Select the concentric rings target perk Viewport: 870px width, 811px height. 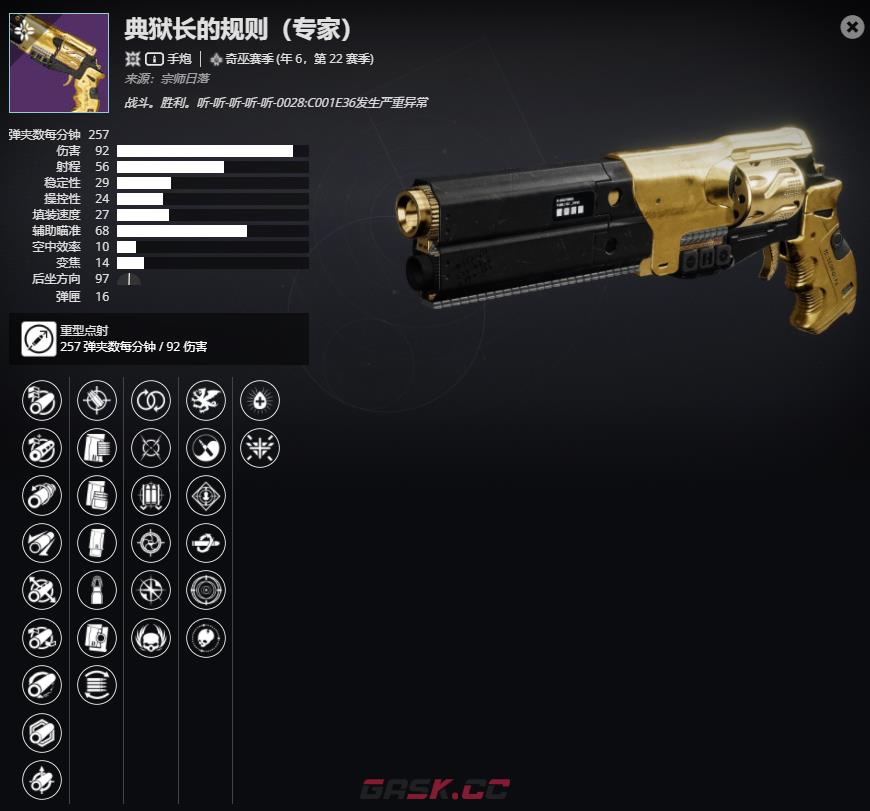click(206, 590)
